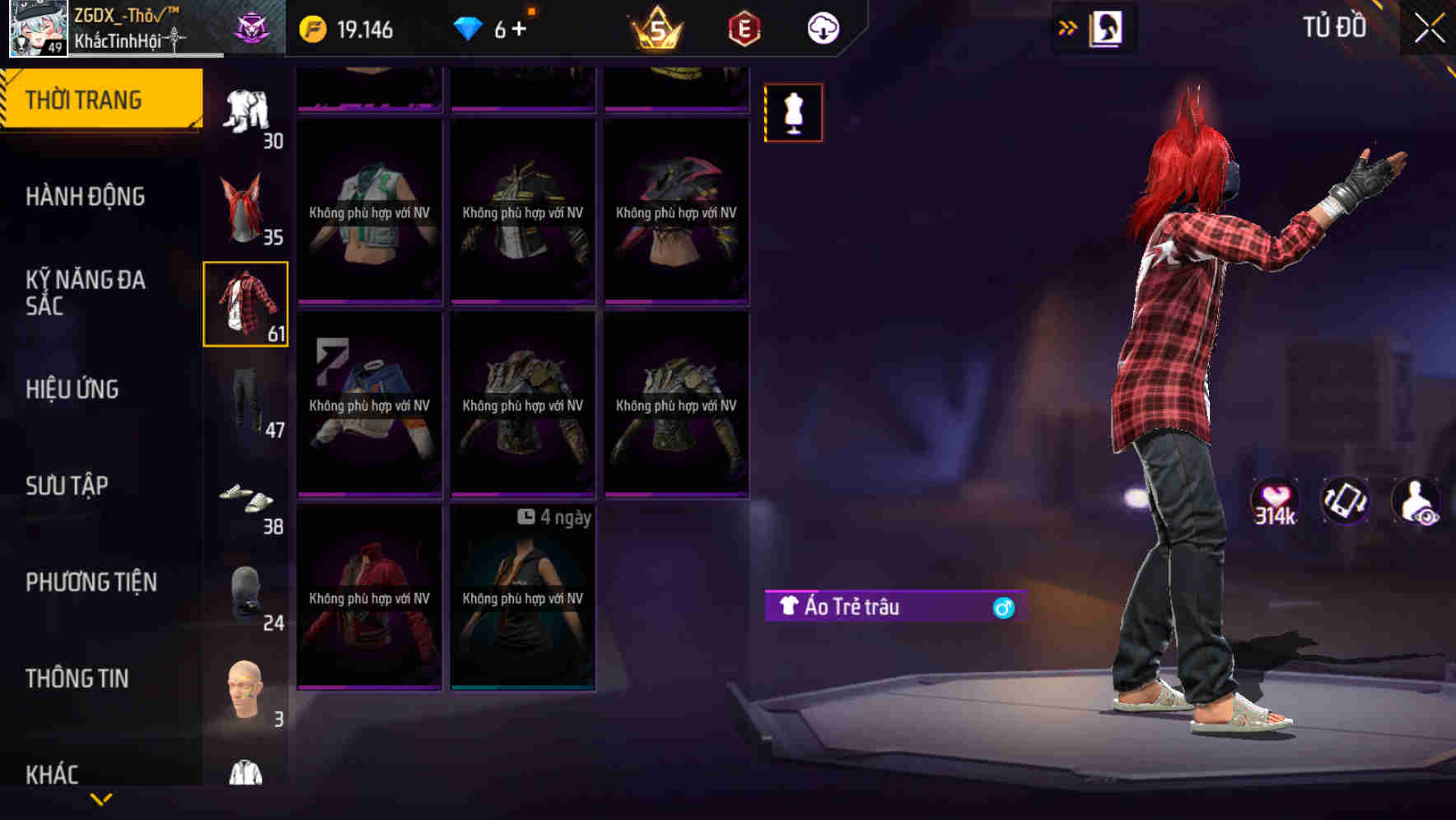Select the mask category icon
Image resolution: width=1456 pixels, height=820 pixels.
click(245, 589)
